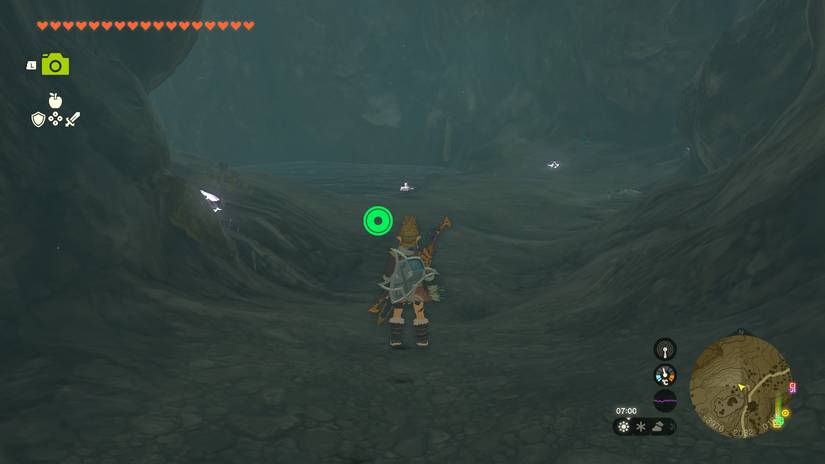Select the purple-line noise meter
The height and width of the screenshot is (464, 825).
665,400
